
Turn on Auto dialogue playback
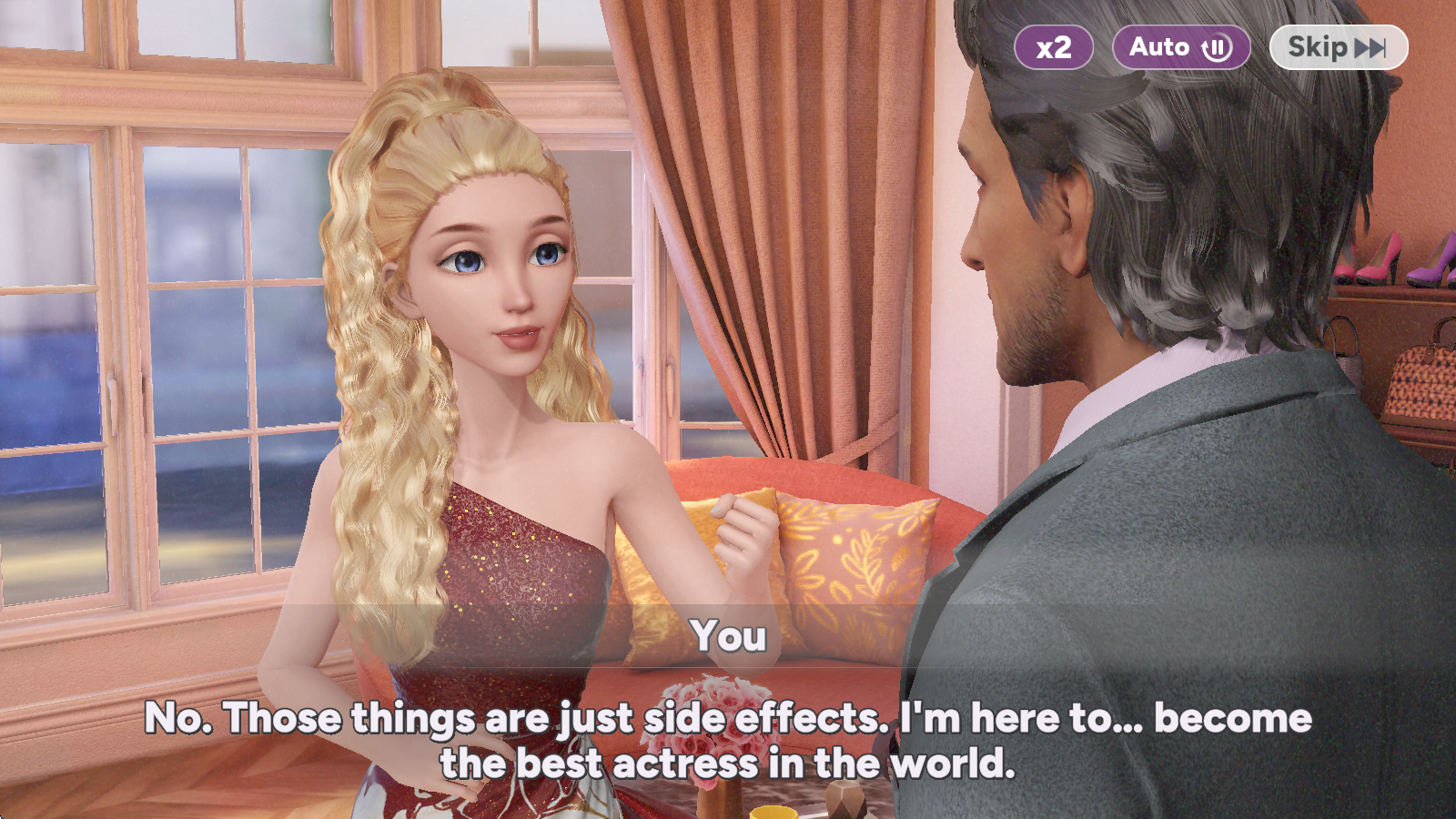tap(1180, 47)
